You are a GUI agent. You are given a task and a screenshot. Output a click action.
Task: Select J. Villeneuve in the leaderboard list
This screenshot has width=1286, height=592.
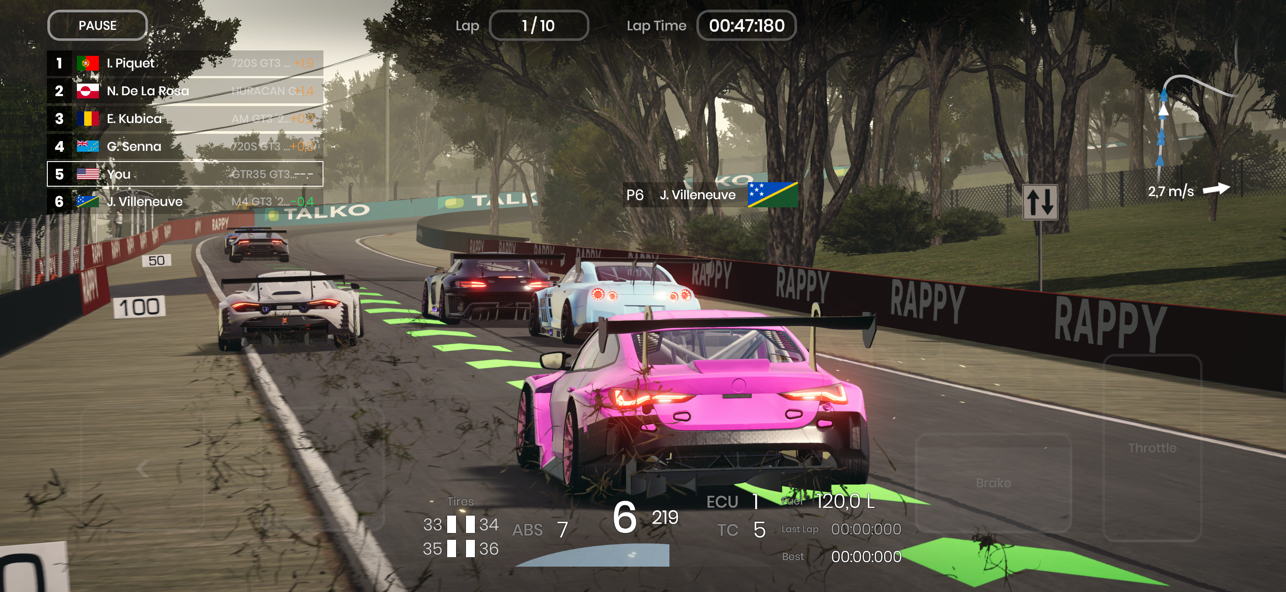pos(185,201)
